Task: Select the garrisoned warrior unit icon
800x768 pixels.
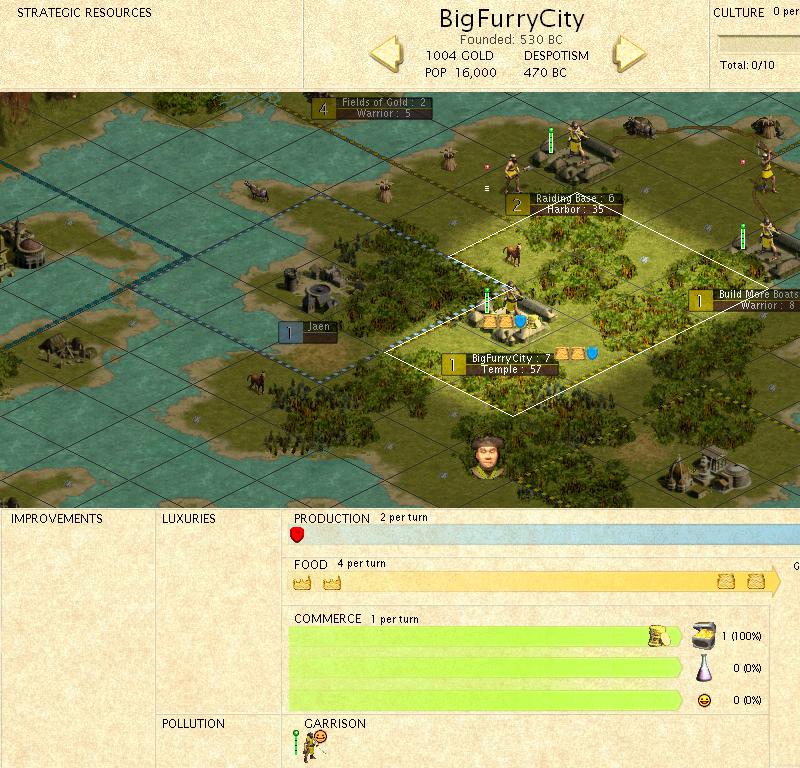Action: pos(314,742)
